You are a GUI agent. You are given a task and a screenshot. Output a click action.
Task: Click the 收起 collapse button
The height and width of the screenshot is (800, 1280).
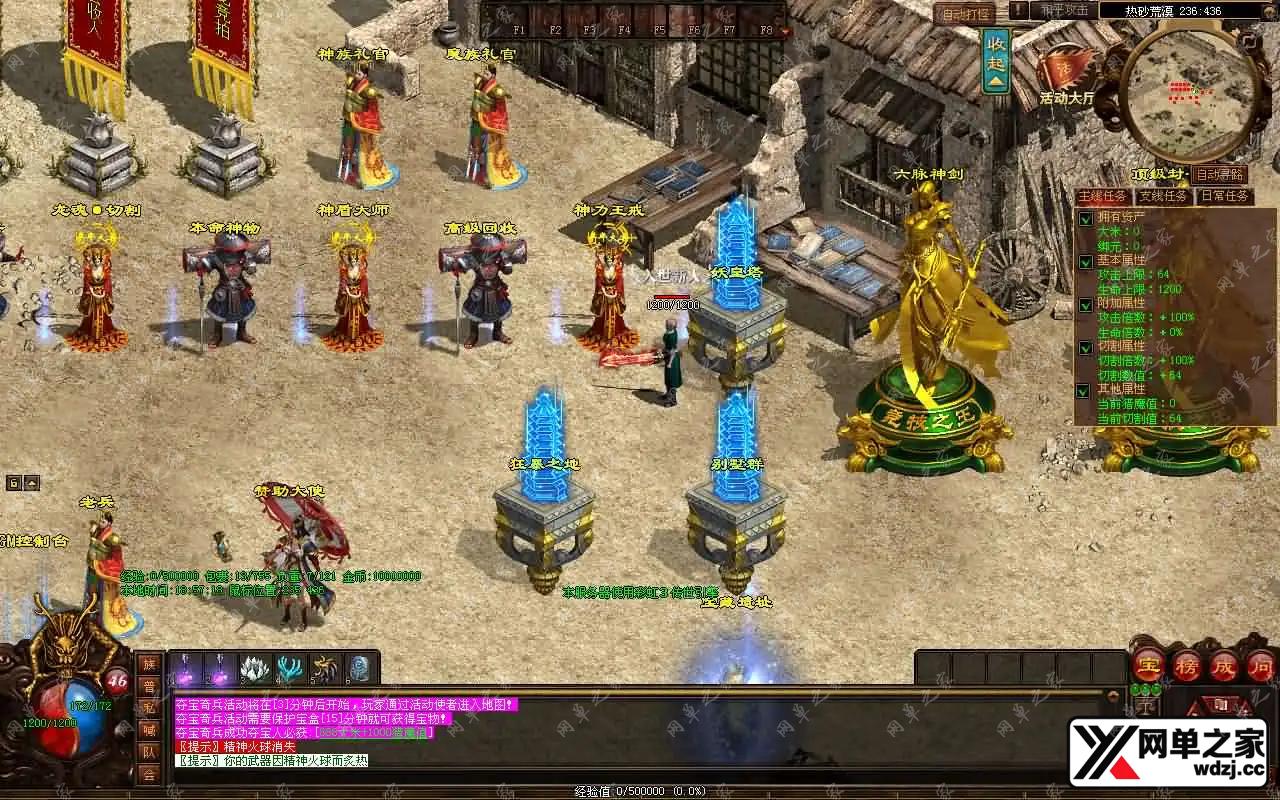point(996,60)
